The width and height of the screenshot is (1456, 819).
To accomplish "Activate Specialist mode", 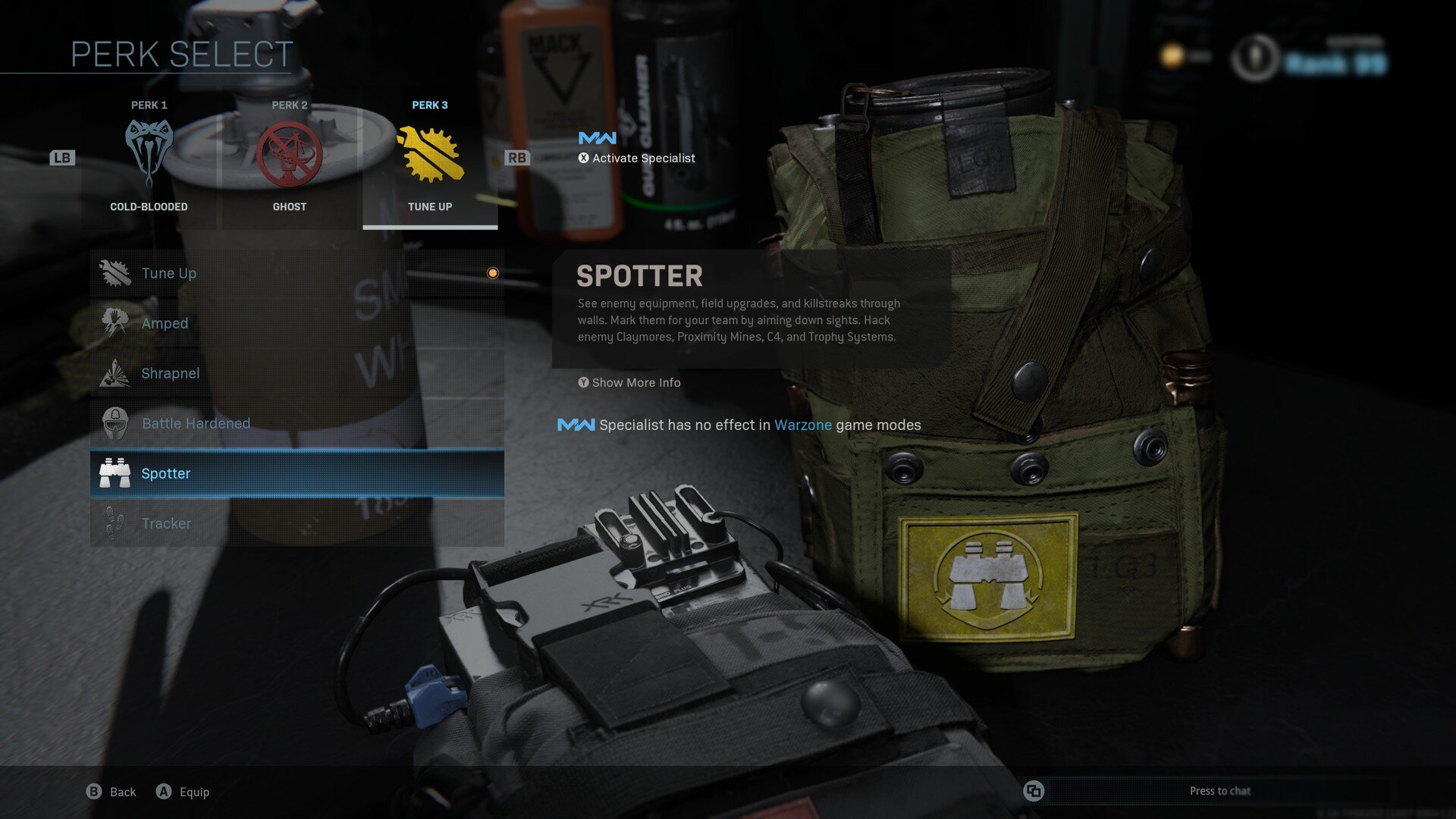I will point(636,158).
